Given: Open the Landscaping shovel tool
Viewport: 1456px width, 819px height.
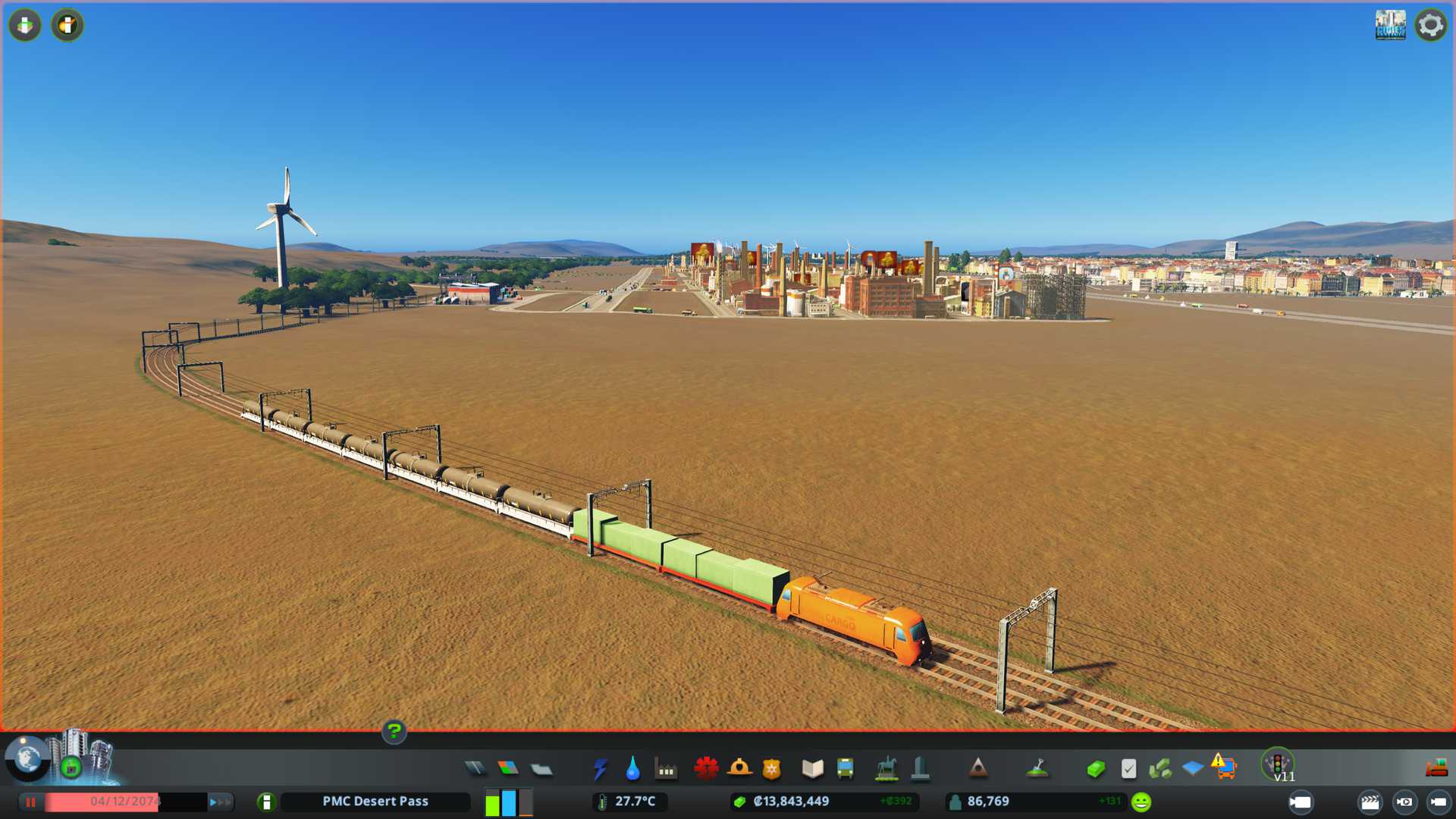Looking at the screenshot, I should 1037,769.
